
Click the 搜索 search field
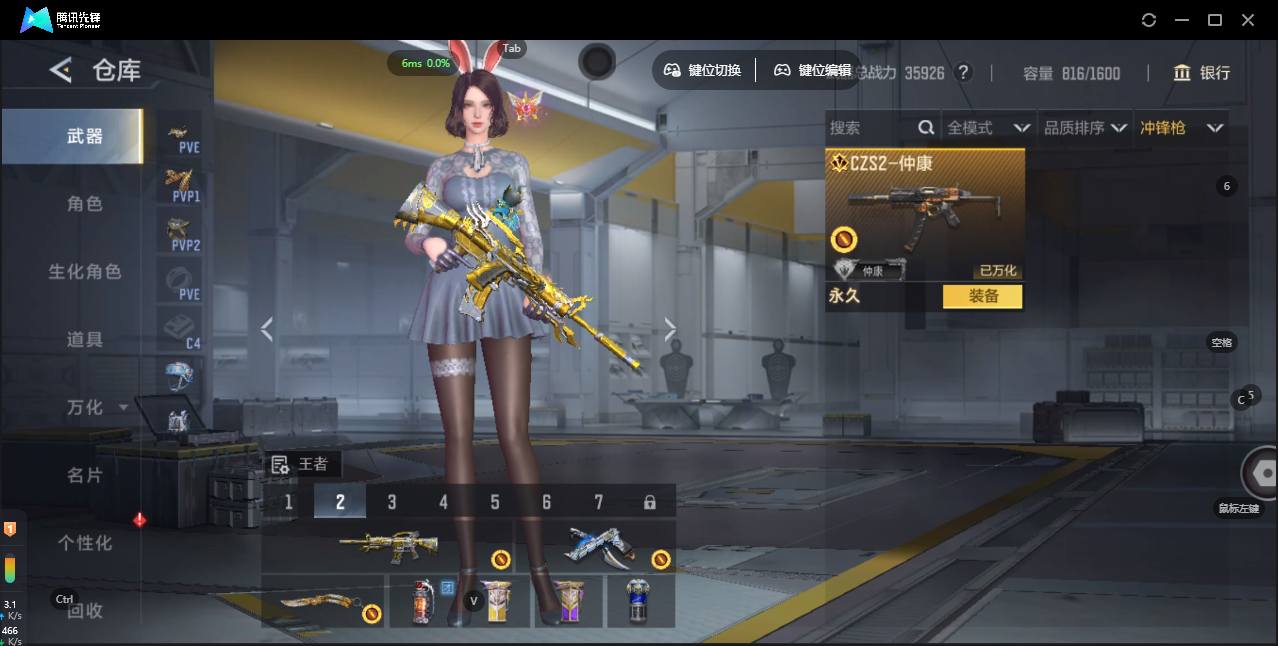[870, 128]
